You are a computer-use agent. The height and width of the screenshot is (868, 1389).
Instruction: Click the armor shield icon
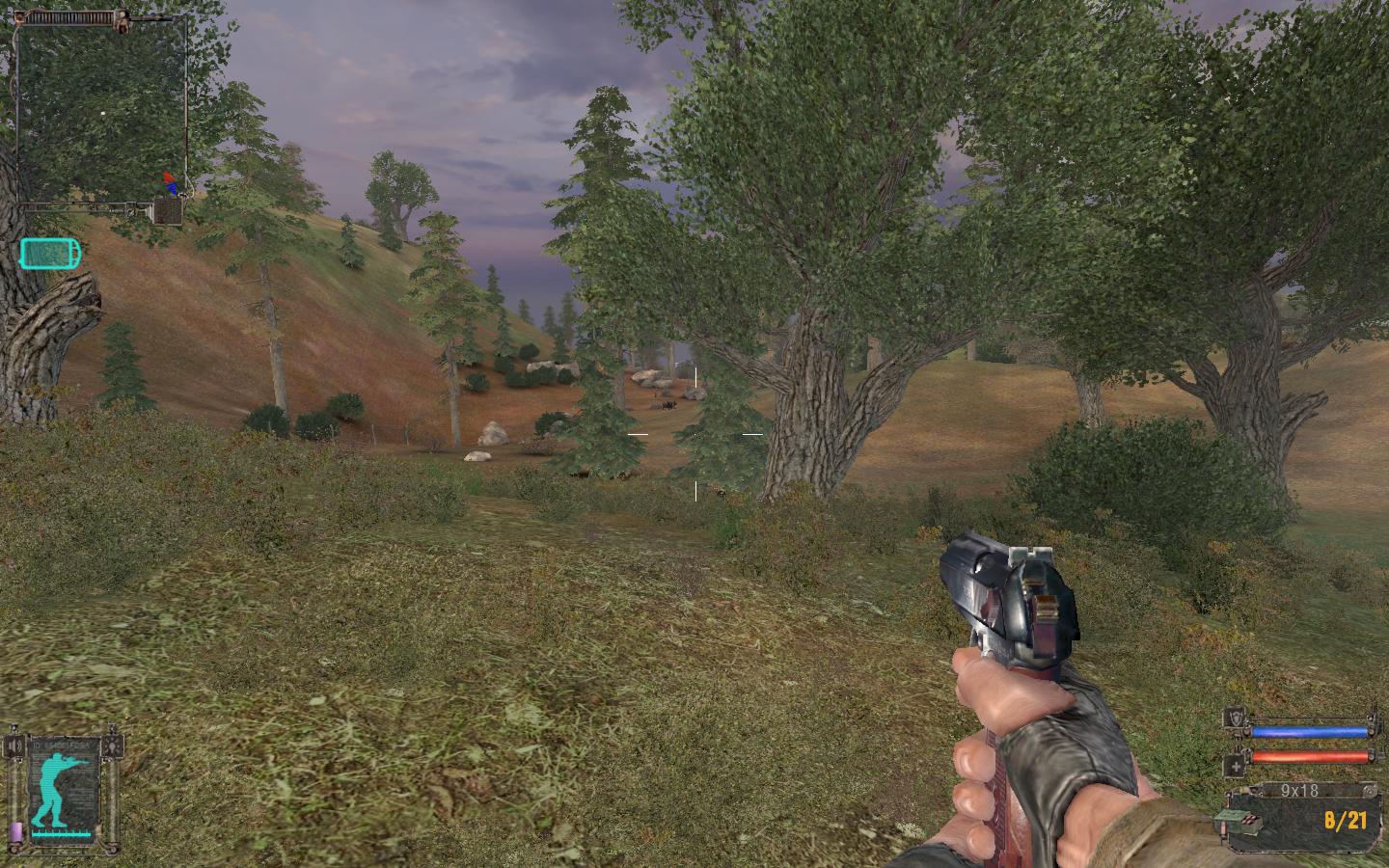[1234, 718]
